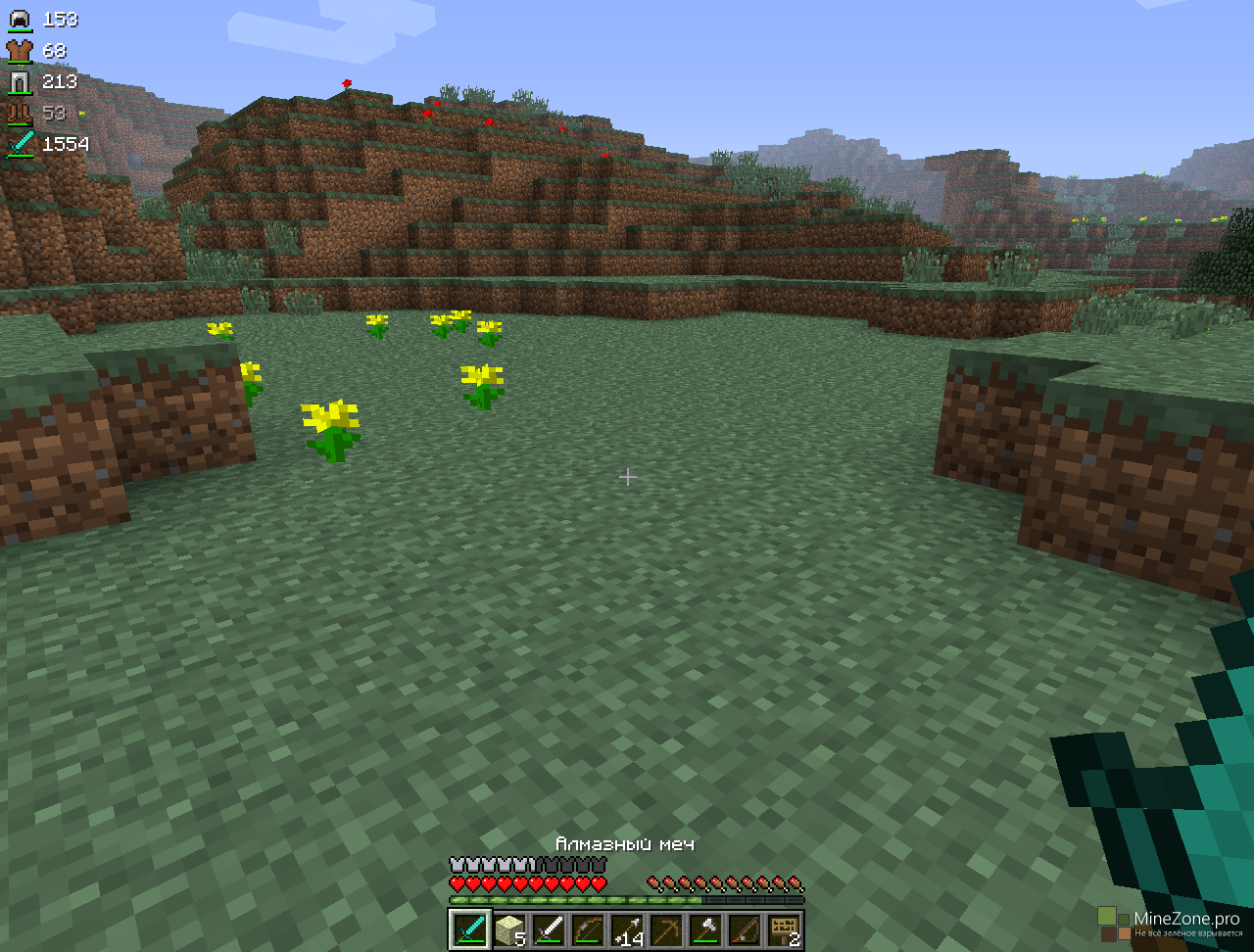Choose the iron sword hotbar slot
The image size is (1254, 952).
[x=548, y=929]
